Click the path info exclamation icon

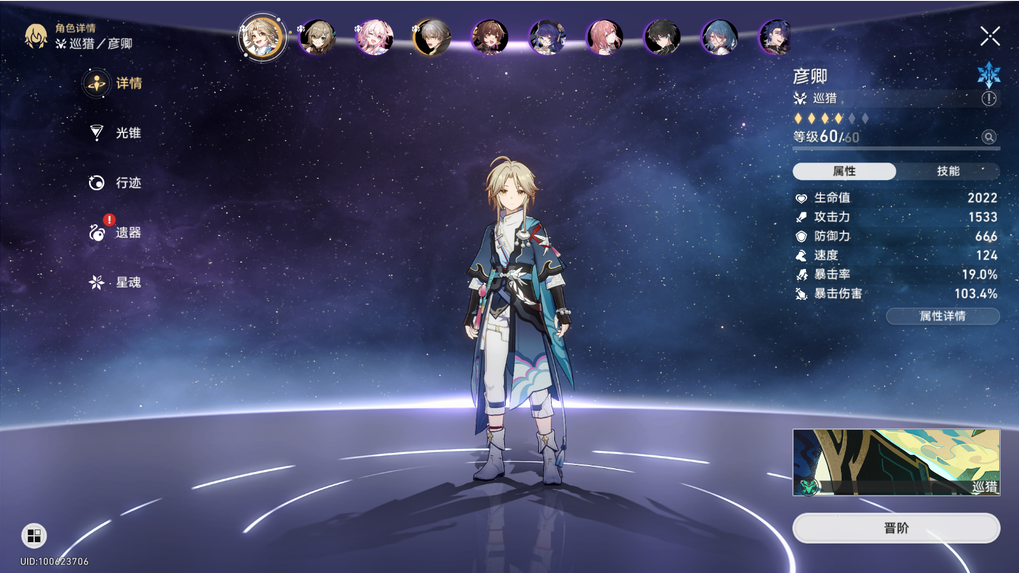point(989,98)
